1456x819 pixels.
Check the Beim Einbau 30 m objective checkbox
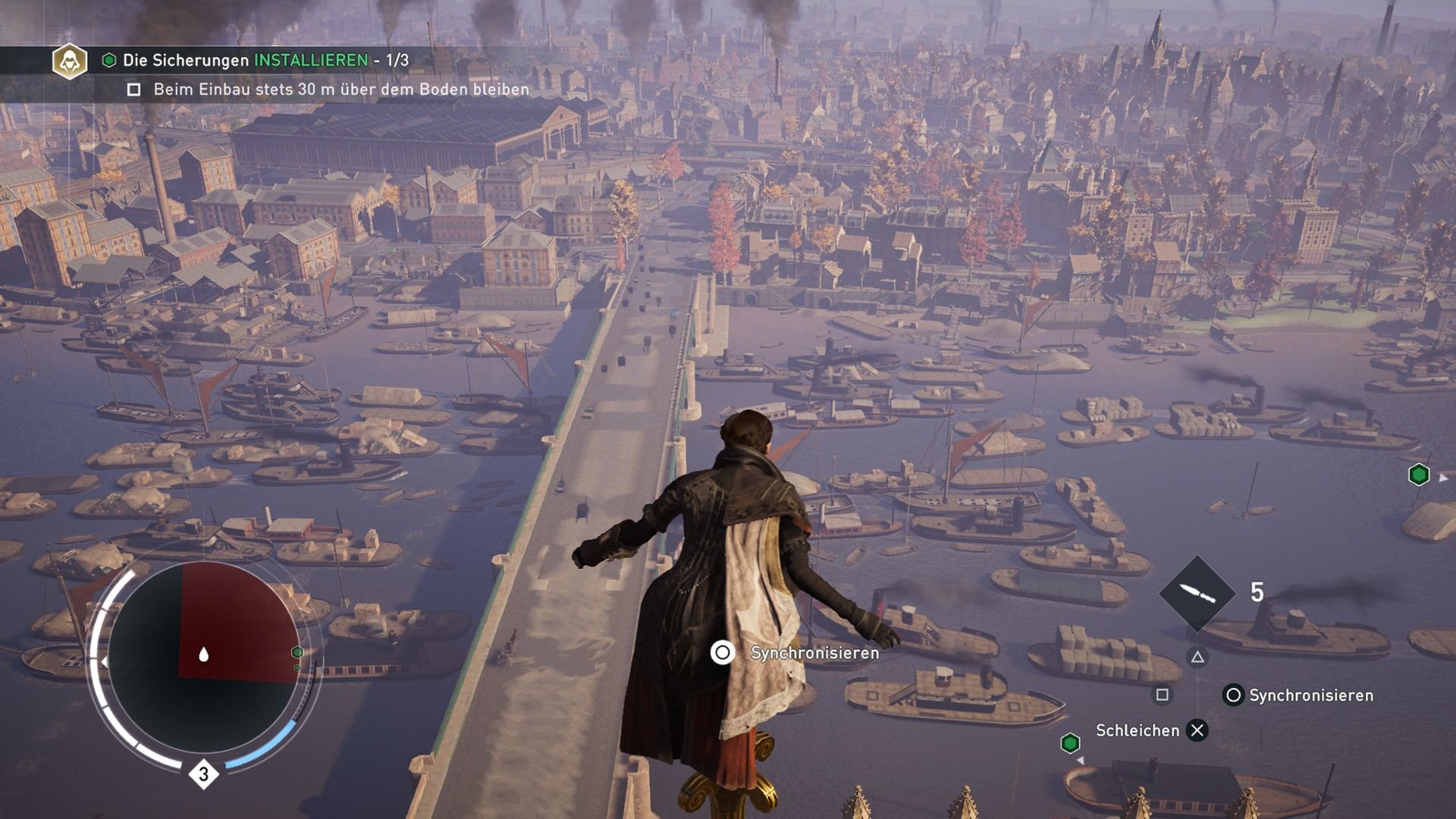[x=135, y=89]
